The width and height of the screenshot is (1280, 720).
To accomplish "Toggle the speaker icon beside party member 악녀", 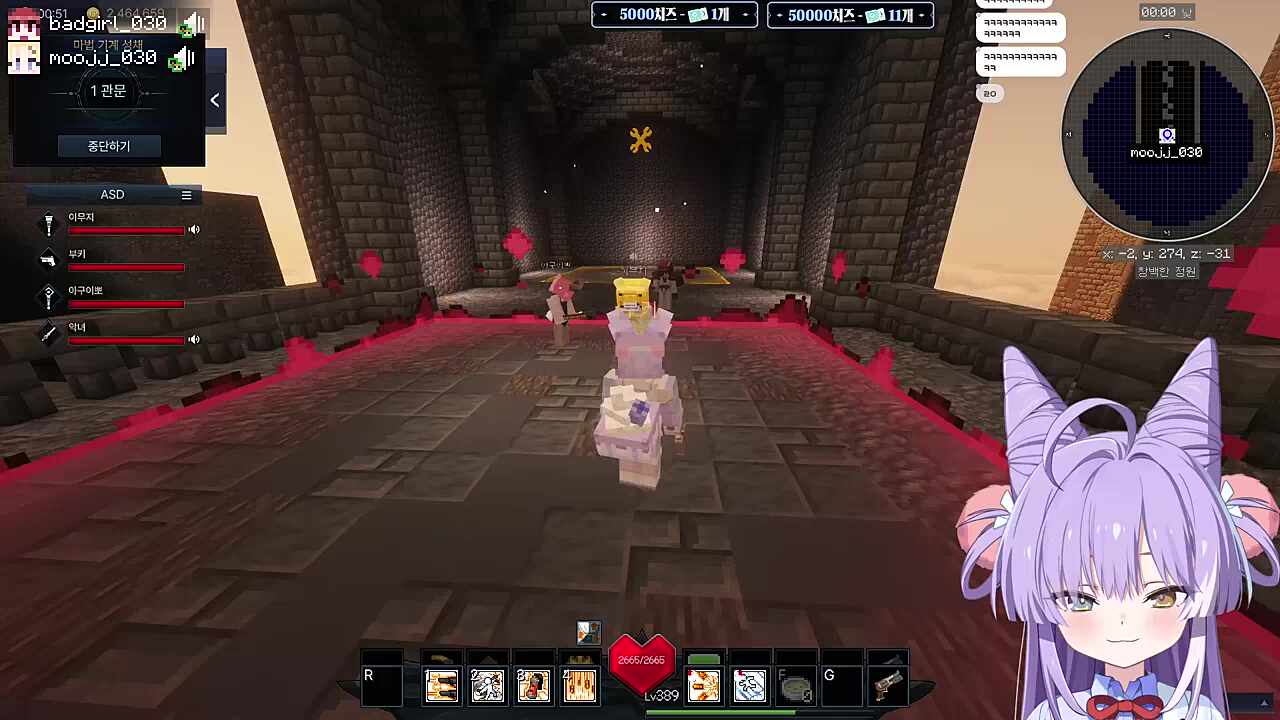I will (x=194, y=340).
